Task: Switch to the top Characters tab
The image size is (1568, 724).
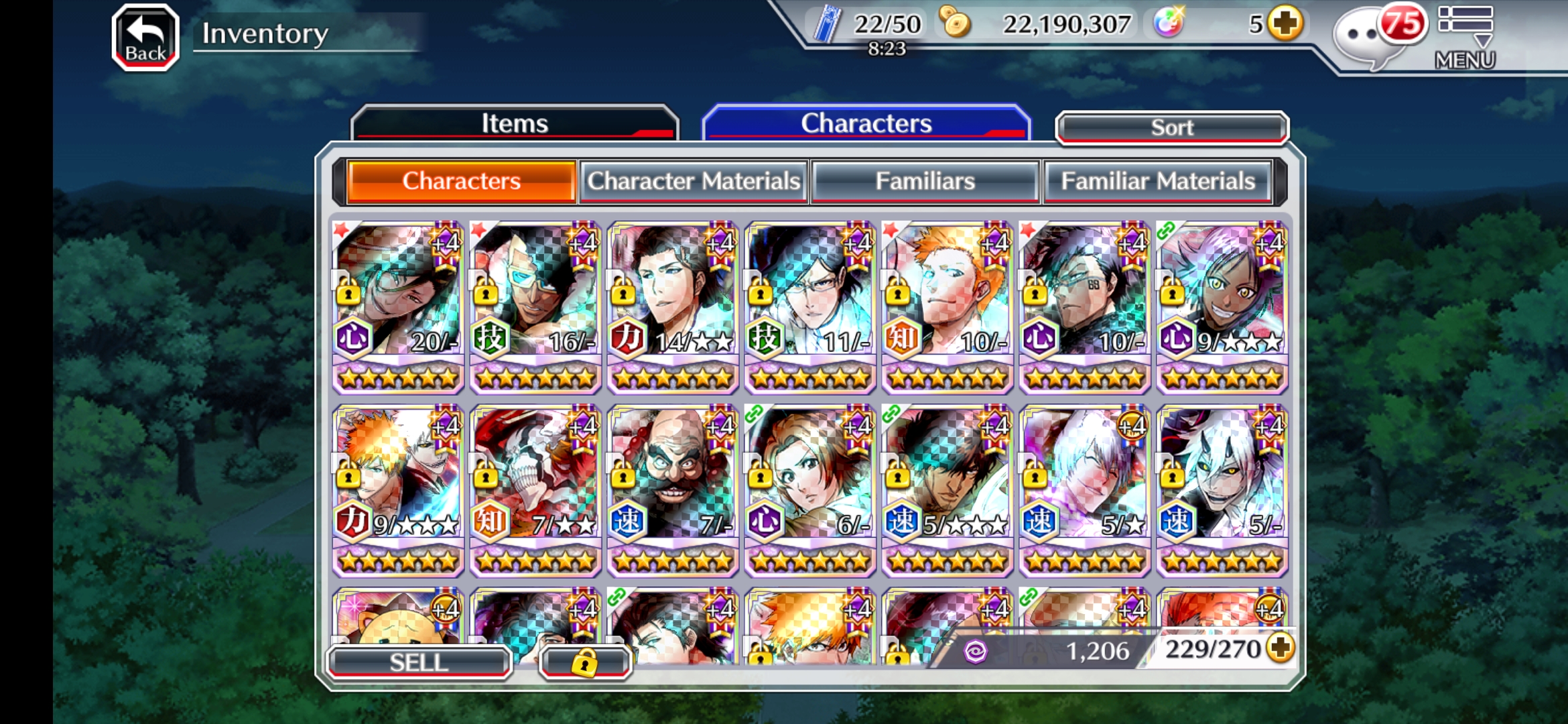Action: pyautogui.click(x=866, y=123)
